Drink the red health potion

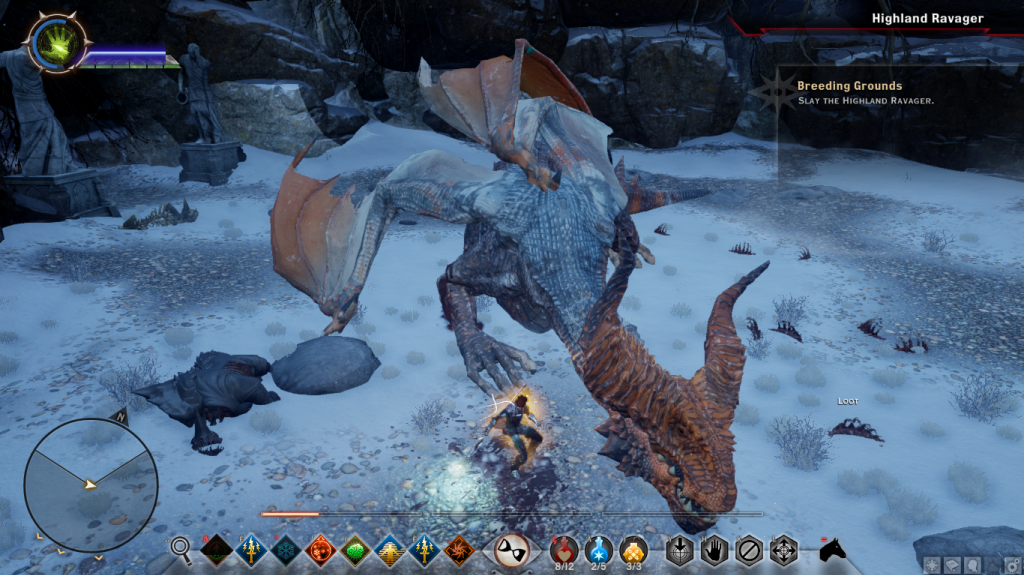click(x=565, y=548)
